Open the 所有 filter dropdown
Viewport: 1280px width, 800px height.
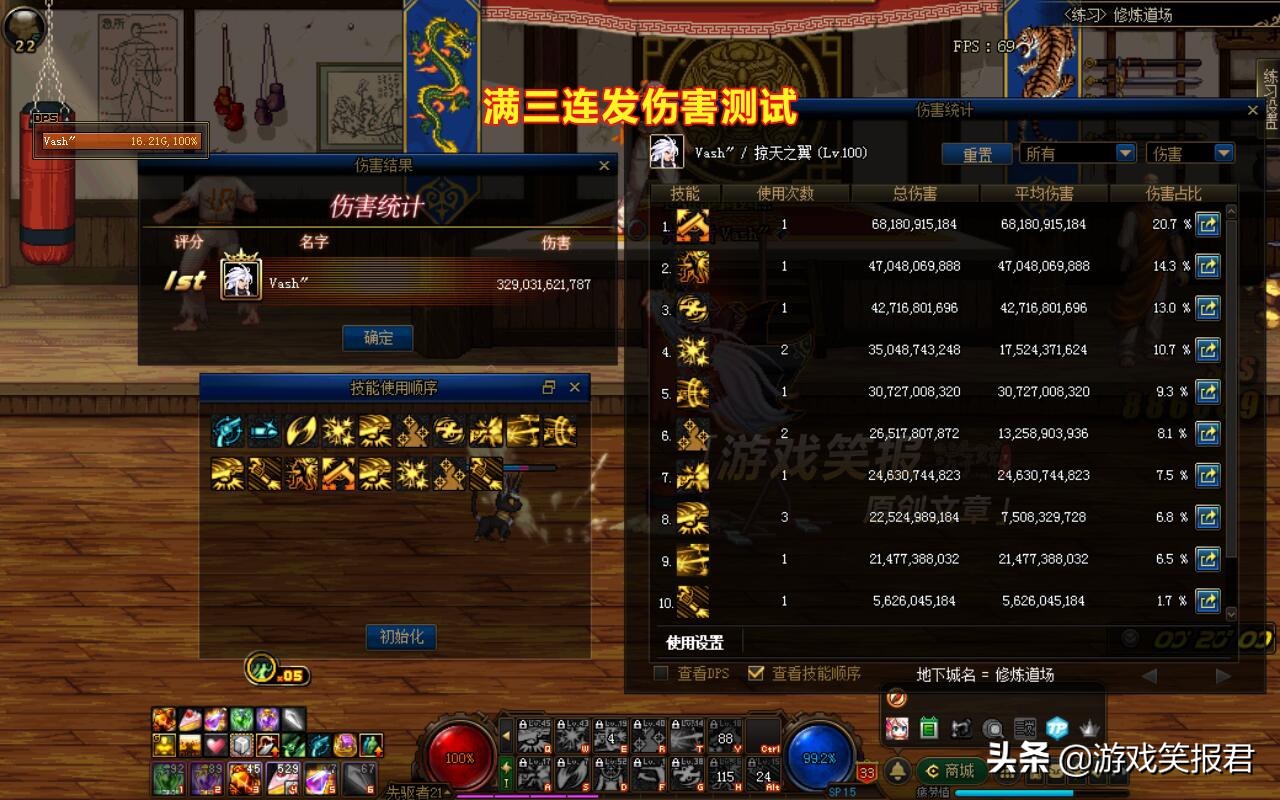tap(1078, 153)
